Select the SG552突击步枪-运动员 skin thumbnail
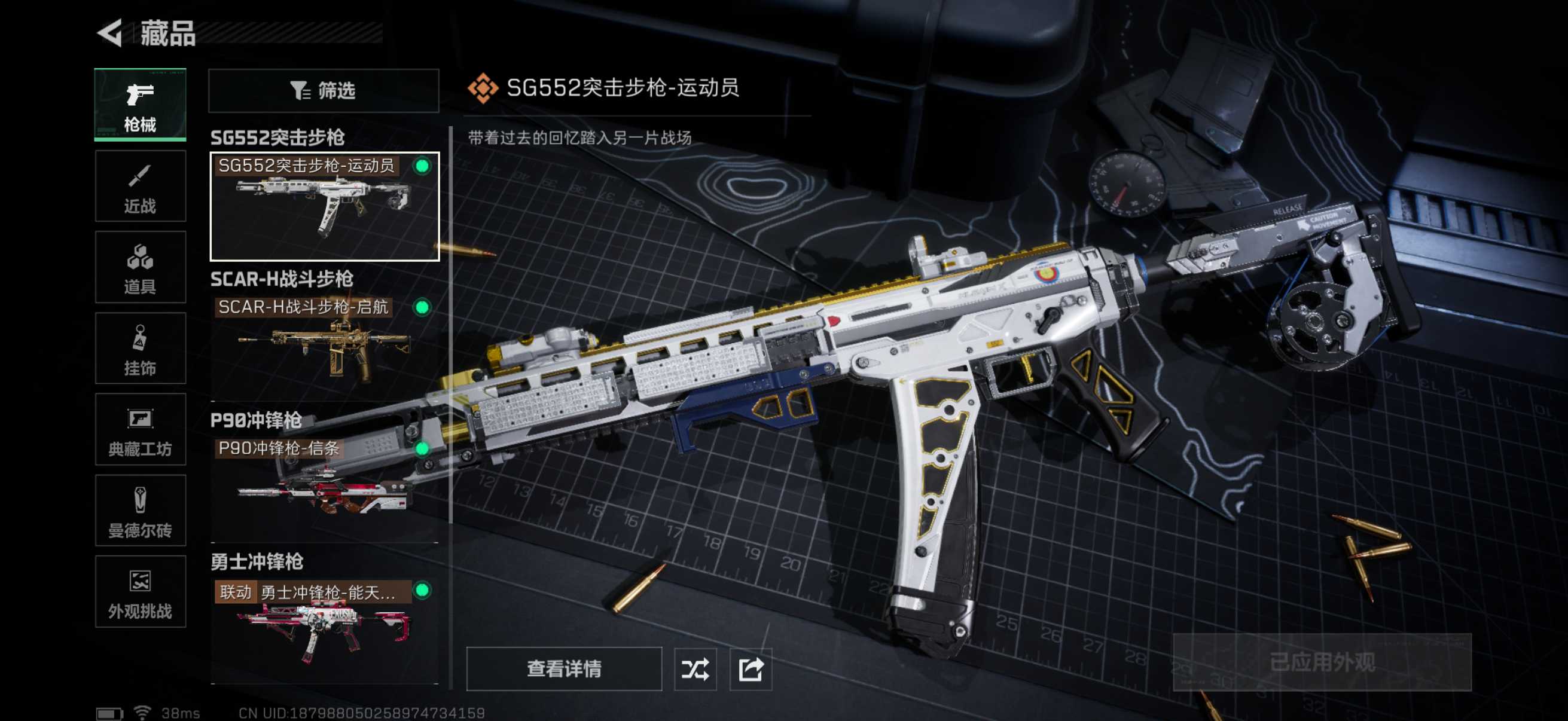Screen dimensions: 1568x721 [x=325, y=206]
